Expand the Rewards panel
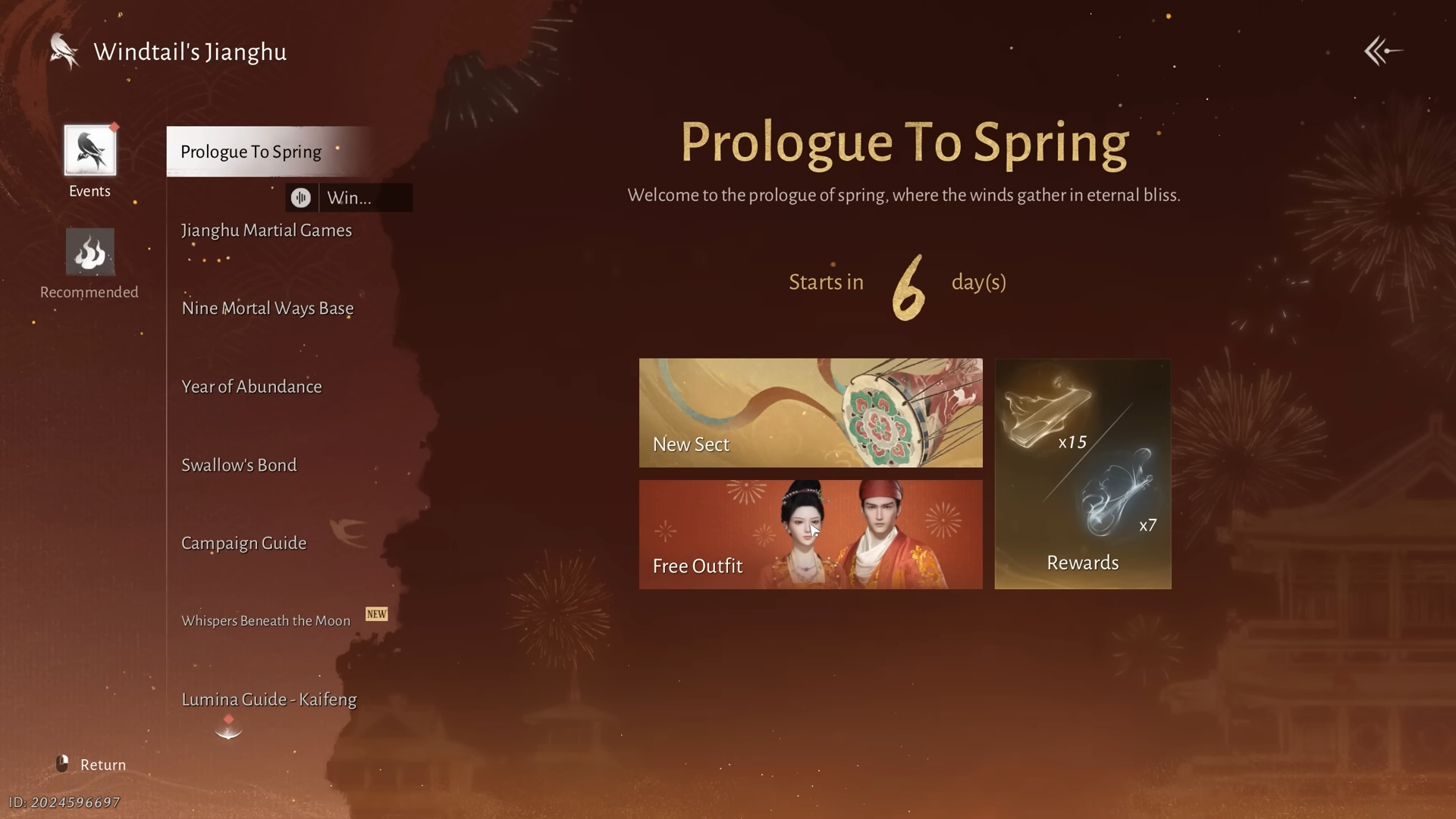This screenshot has height=819, width=1456. pos(1082,474)
